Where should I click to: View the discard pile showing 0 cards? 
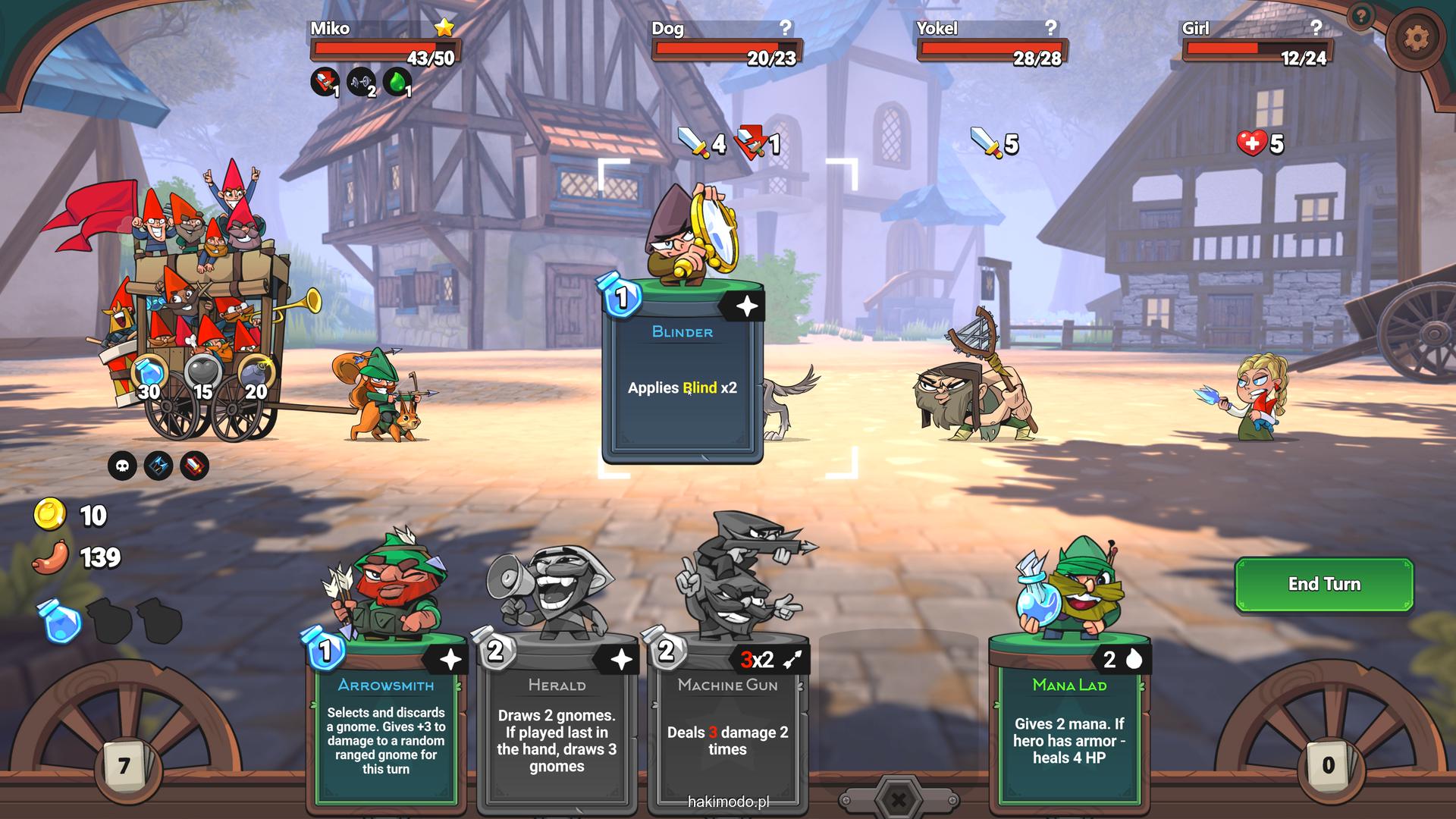(x=1328, y=764)
